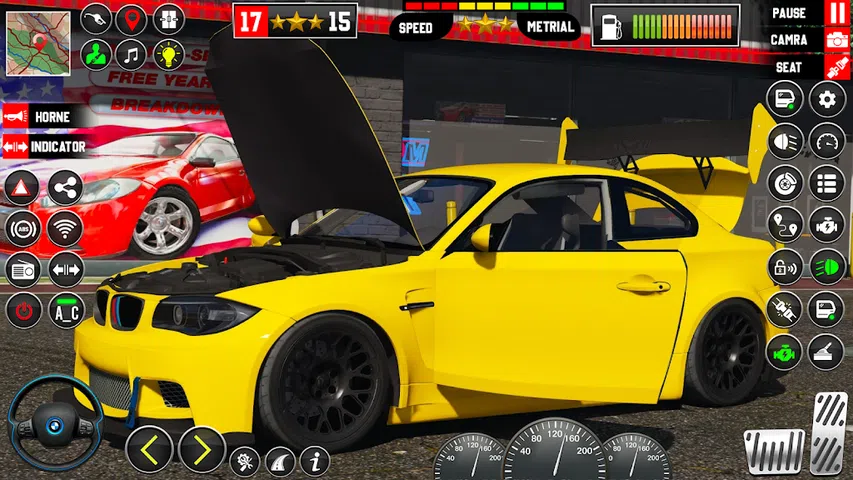Click the share icon button
This screenshot has height=480, width=853.
pos(65,188)
